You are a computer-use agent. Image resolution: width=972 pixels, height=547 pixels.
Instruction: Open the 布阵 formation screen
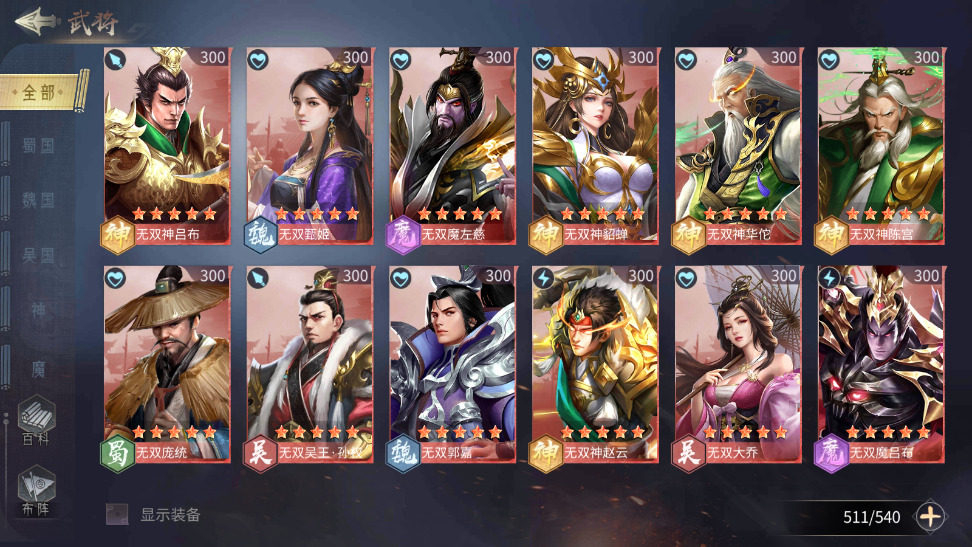pos(37,491)
